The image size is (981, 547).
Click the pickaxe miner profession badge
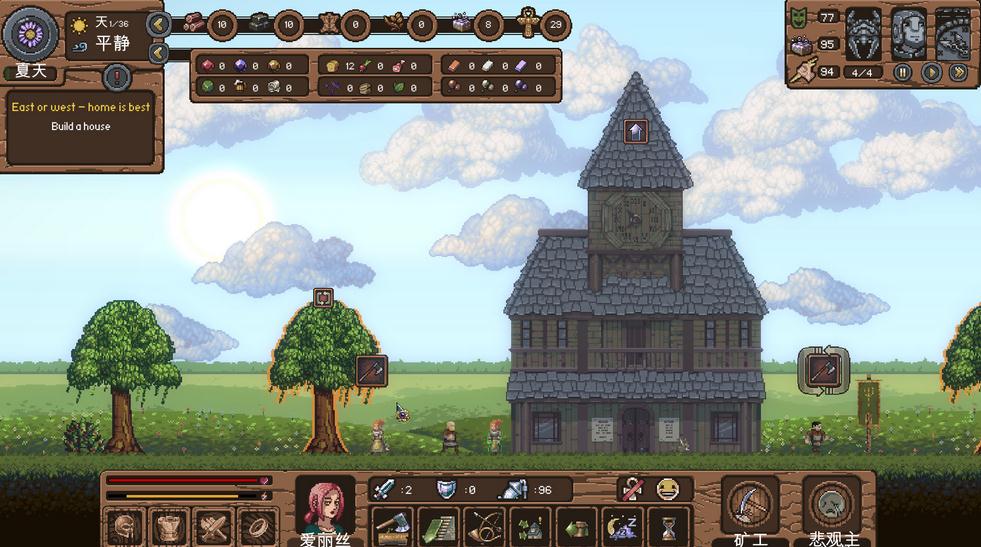coord(750,506)
